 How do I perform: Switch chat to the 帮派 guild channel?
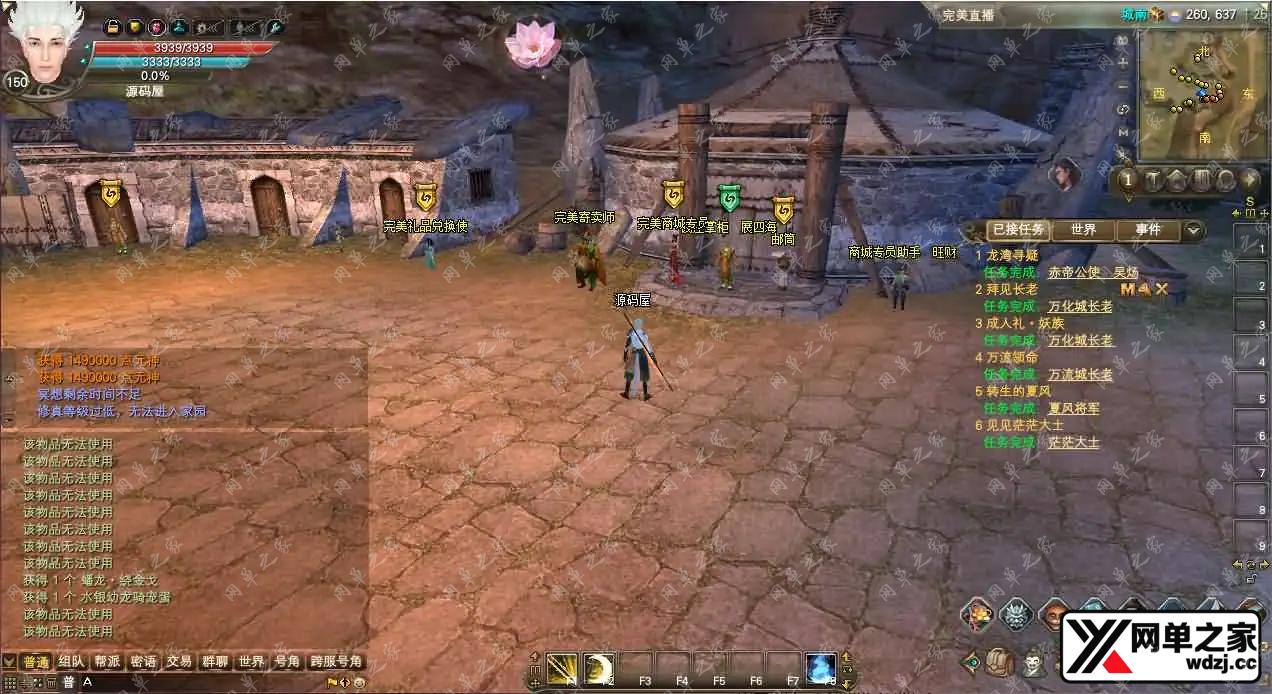[x=107, y=662]
